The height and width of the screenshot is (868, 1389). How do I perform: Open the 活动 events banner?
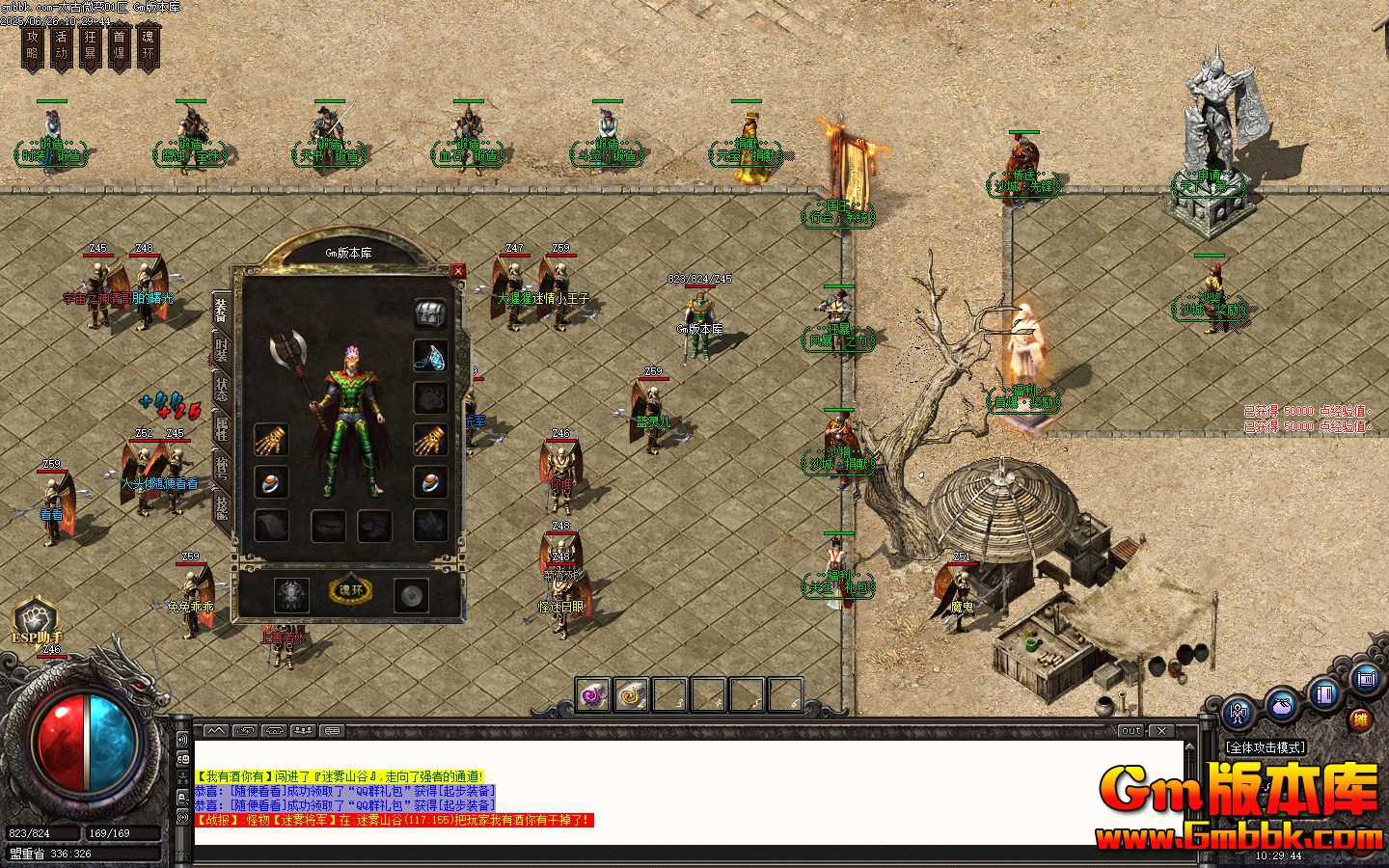[62, 46]
